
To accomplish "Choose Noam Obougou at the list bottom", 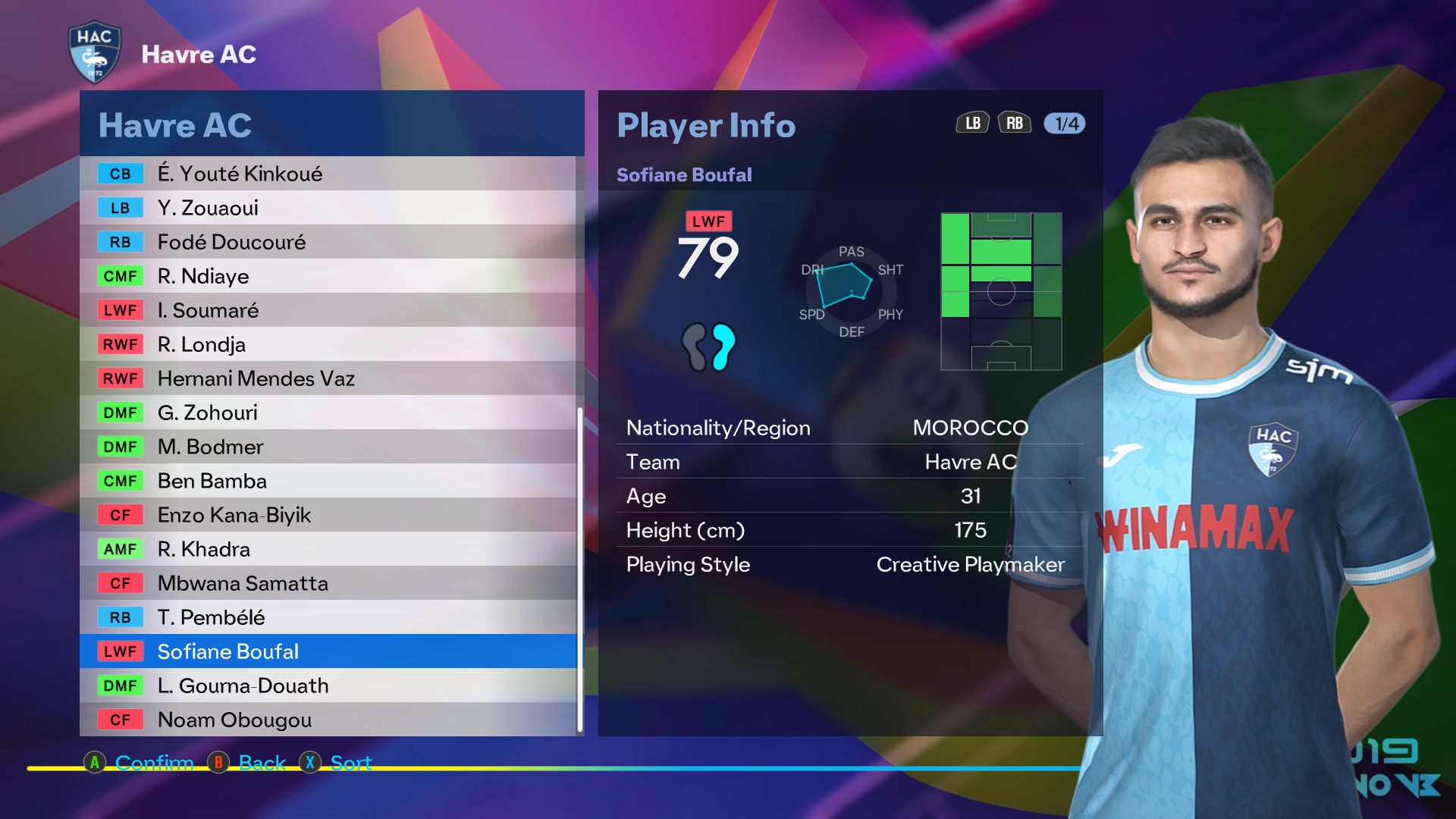I will pyautogui.click(x=328, y=720).
